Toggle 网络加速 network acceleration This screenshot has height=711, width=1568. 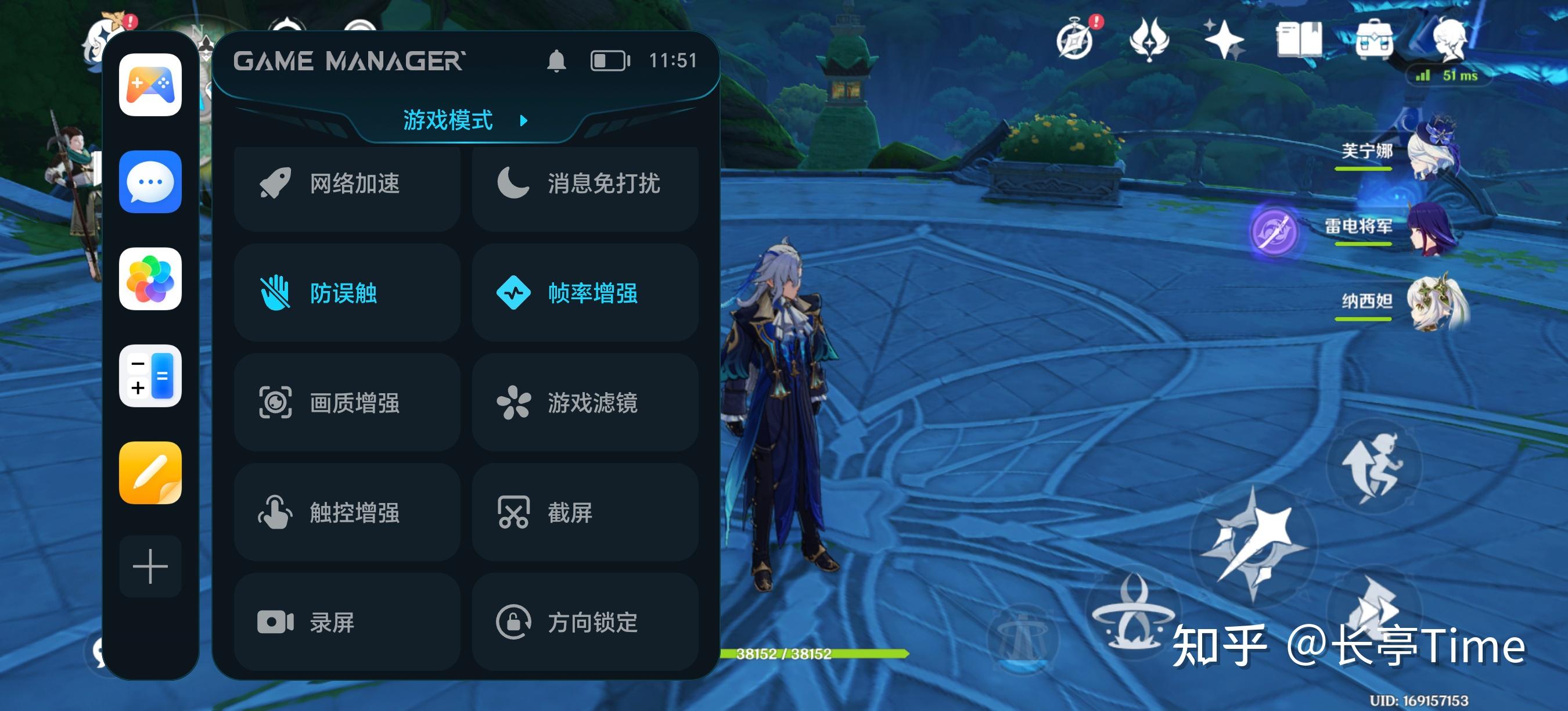coord(347,184)
